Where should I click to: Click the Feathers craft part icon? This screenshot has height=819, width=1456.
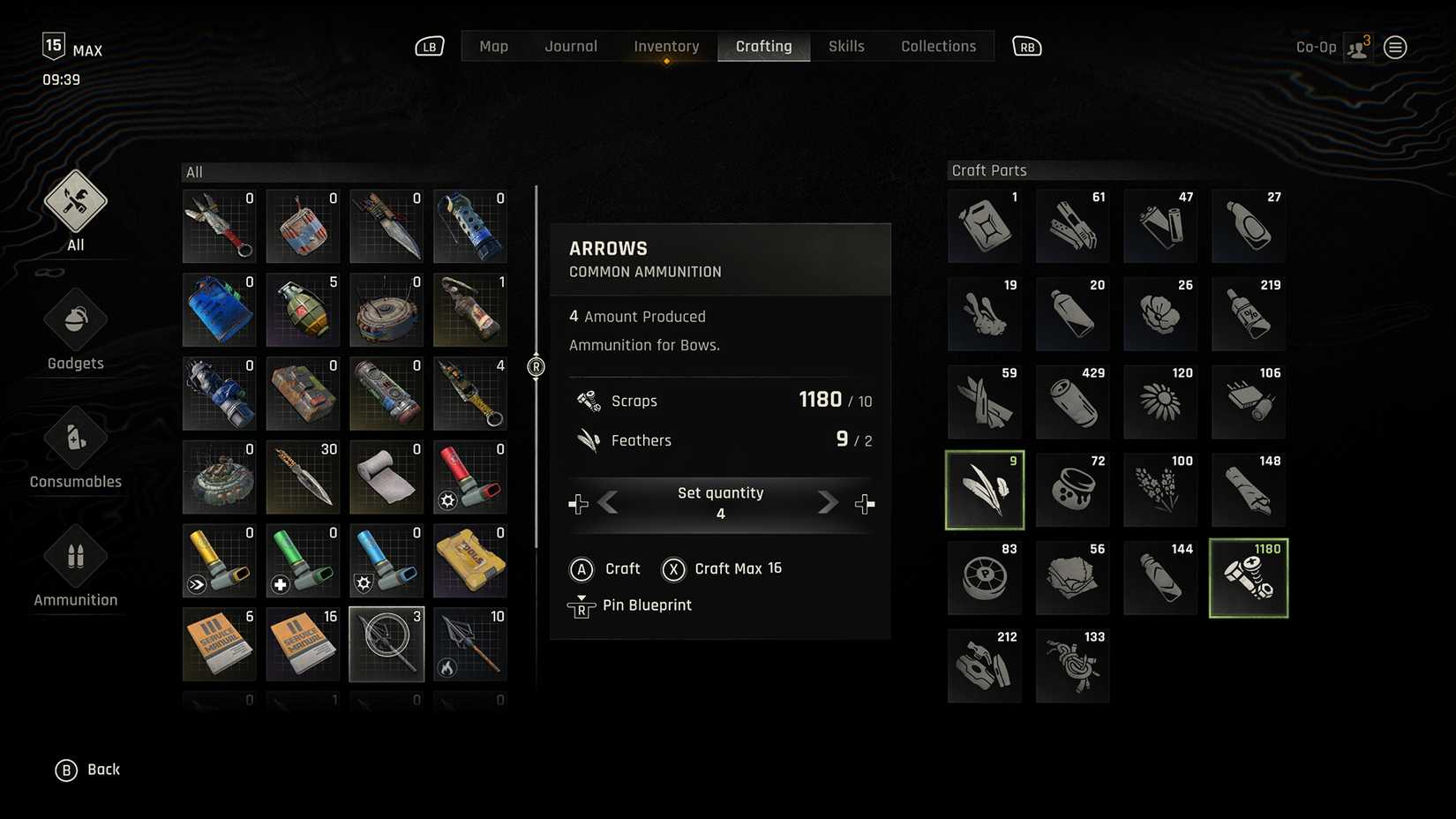(984, 490)
